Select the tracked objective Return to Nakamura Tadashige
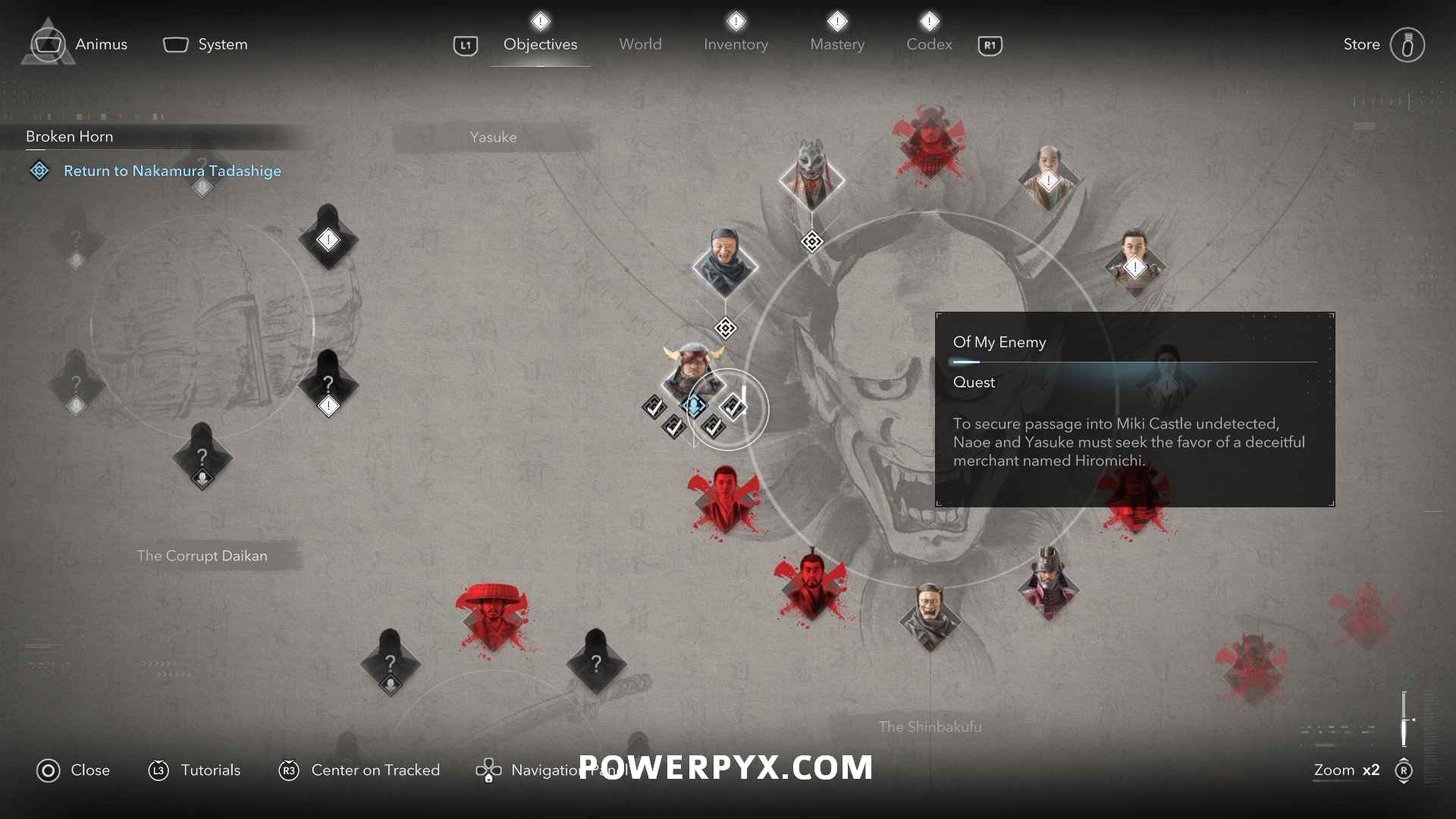This screenshot has height=819, width=1456. pyautogui.click(x=172, y=171)
